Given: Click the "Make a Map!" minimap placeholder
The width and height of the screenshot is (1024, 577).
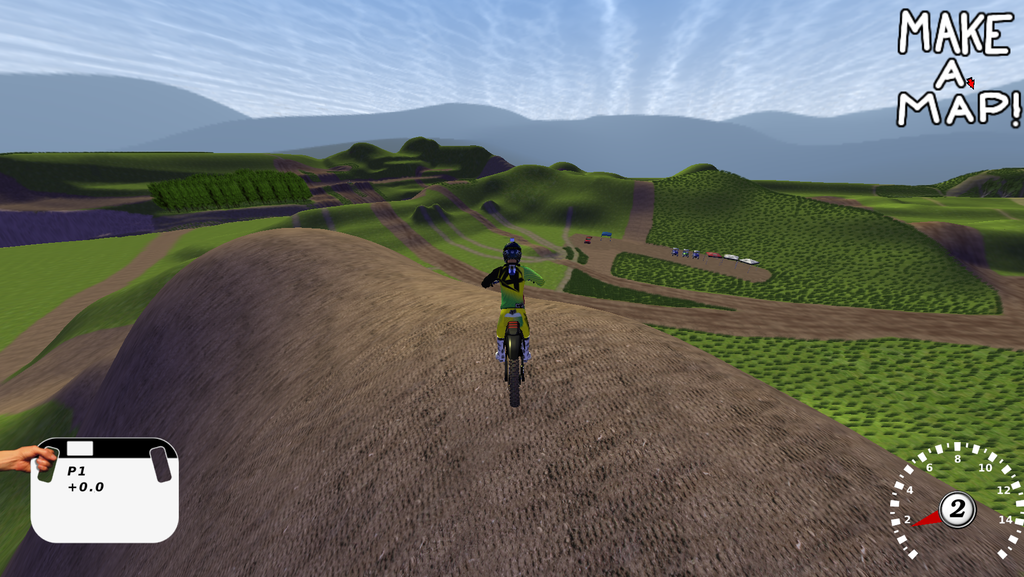Looking at the screenshot, I should pos(957,68).
